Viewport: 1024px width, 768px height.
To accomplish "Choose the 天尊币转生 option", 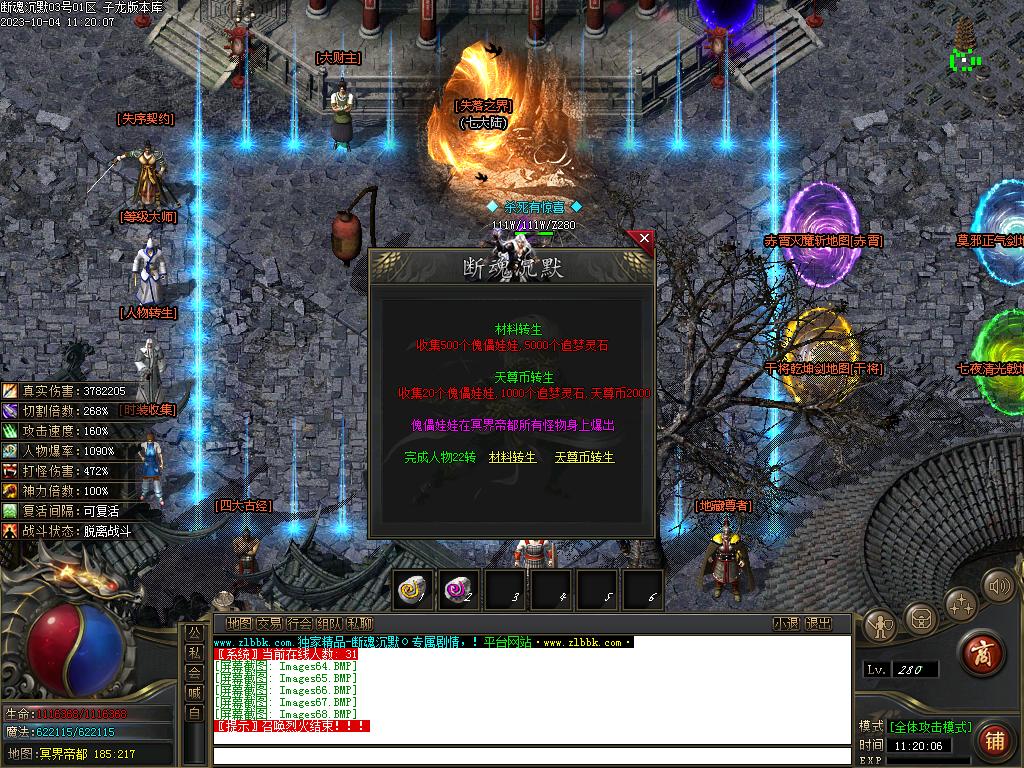I will point(584,457).
